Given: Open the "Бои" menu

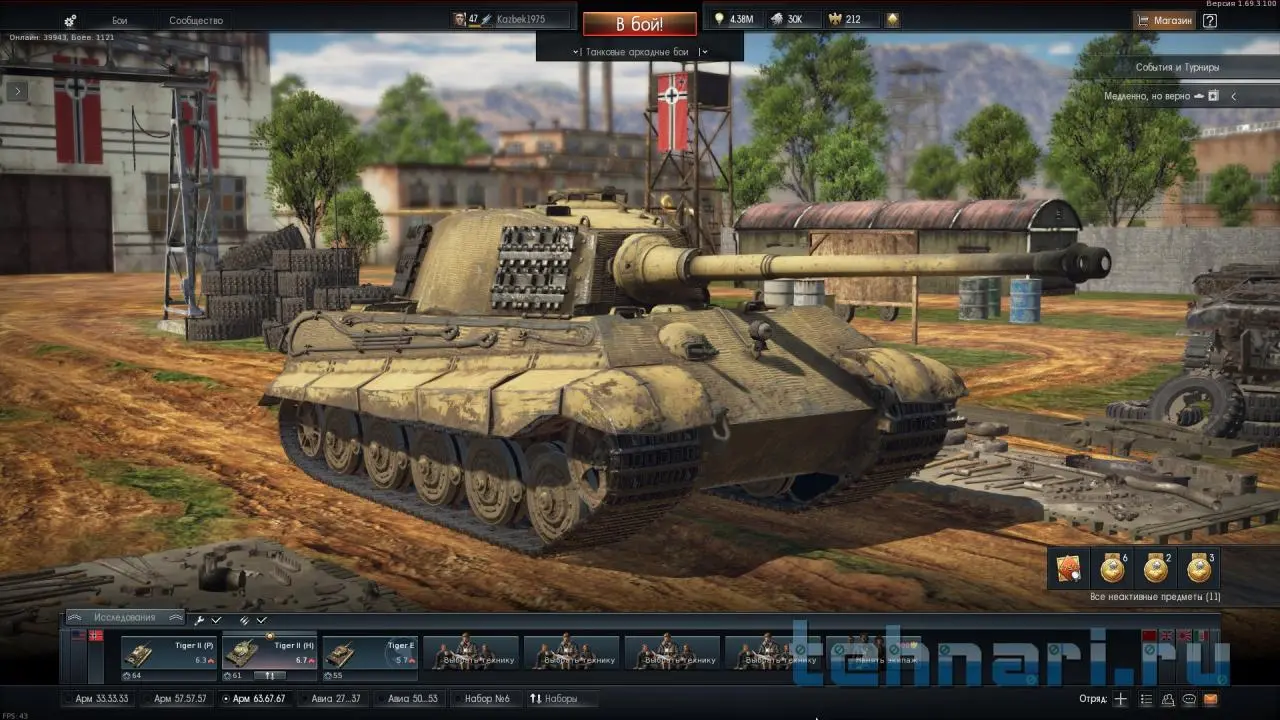Looking at the screenshot, I should [120, 20].
